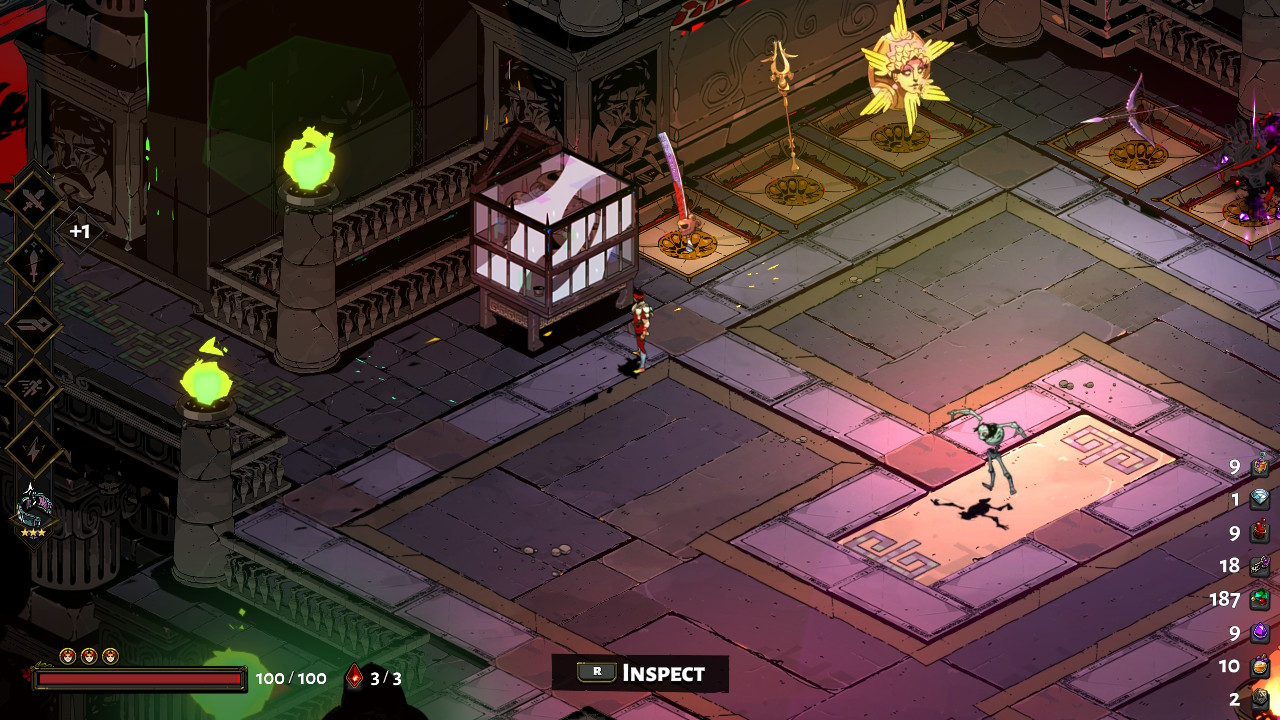Click the purple Darkness crystal icon

(x=1259, y=632)
